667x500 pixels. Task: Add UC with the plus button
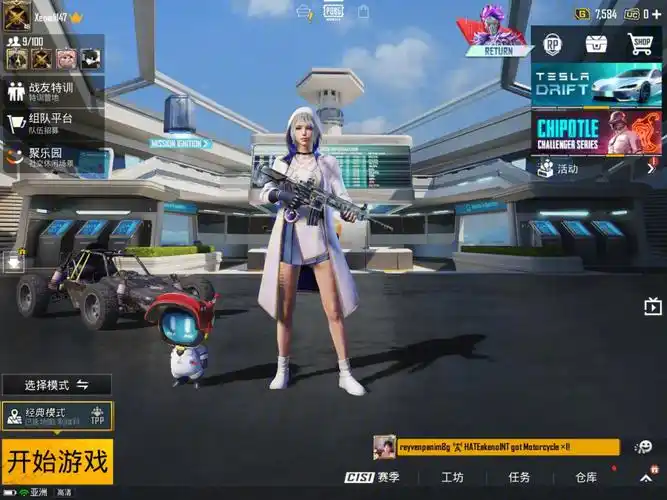pos(657,14)
